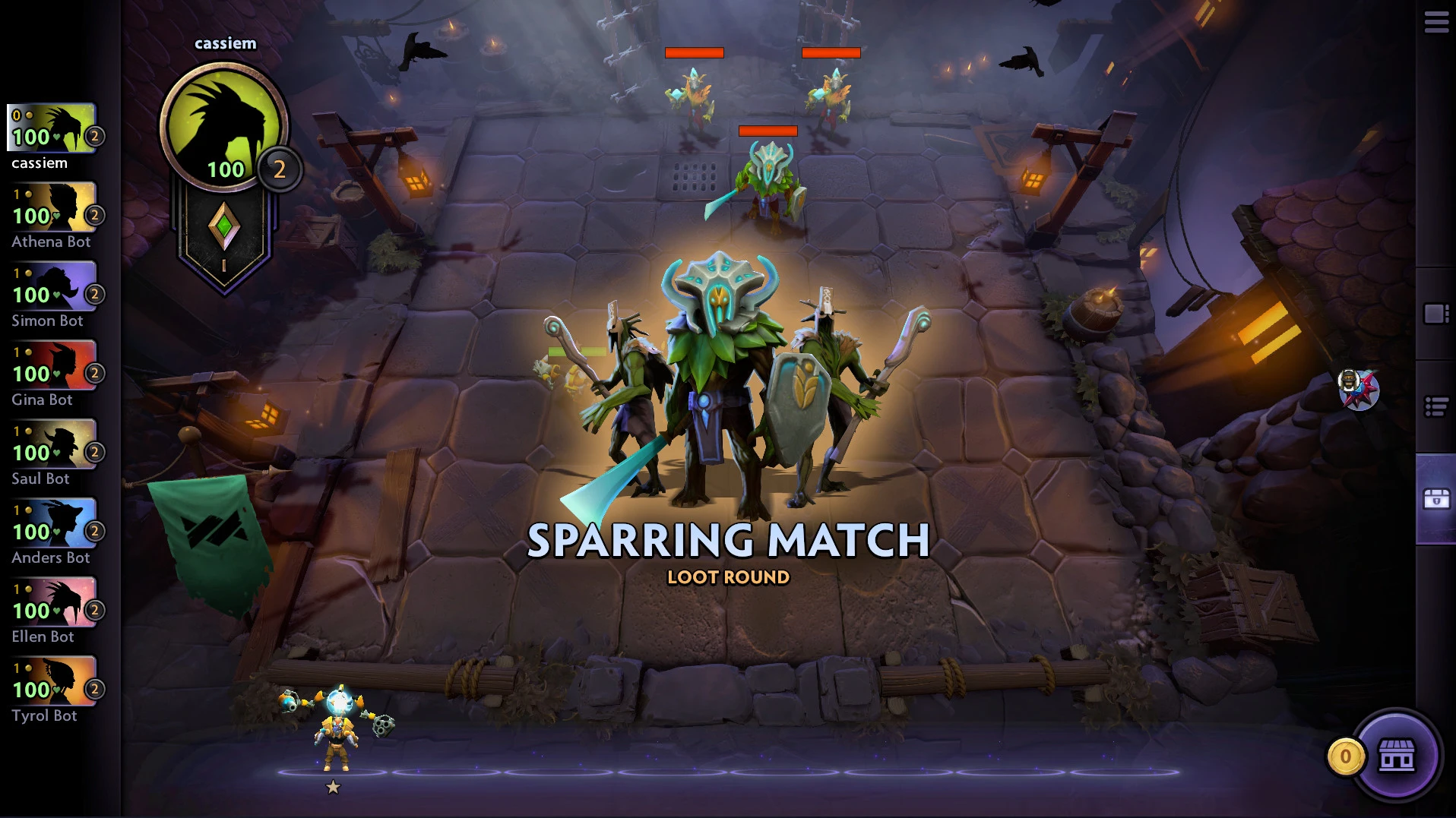
Task: Click cassiem's level 2 badge
Action: [280, 169]
